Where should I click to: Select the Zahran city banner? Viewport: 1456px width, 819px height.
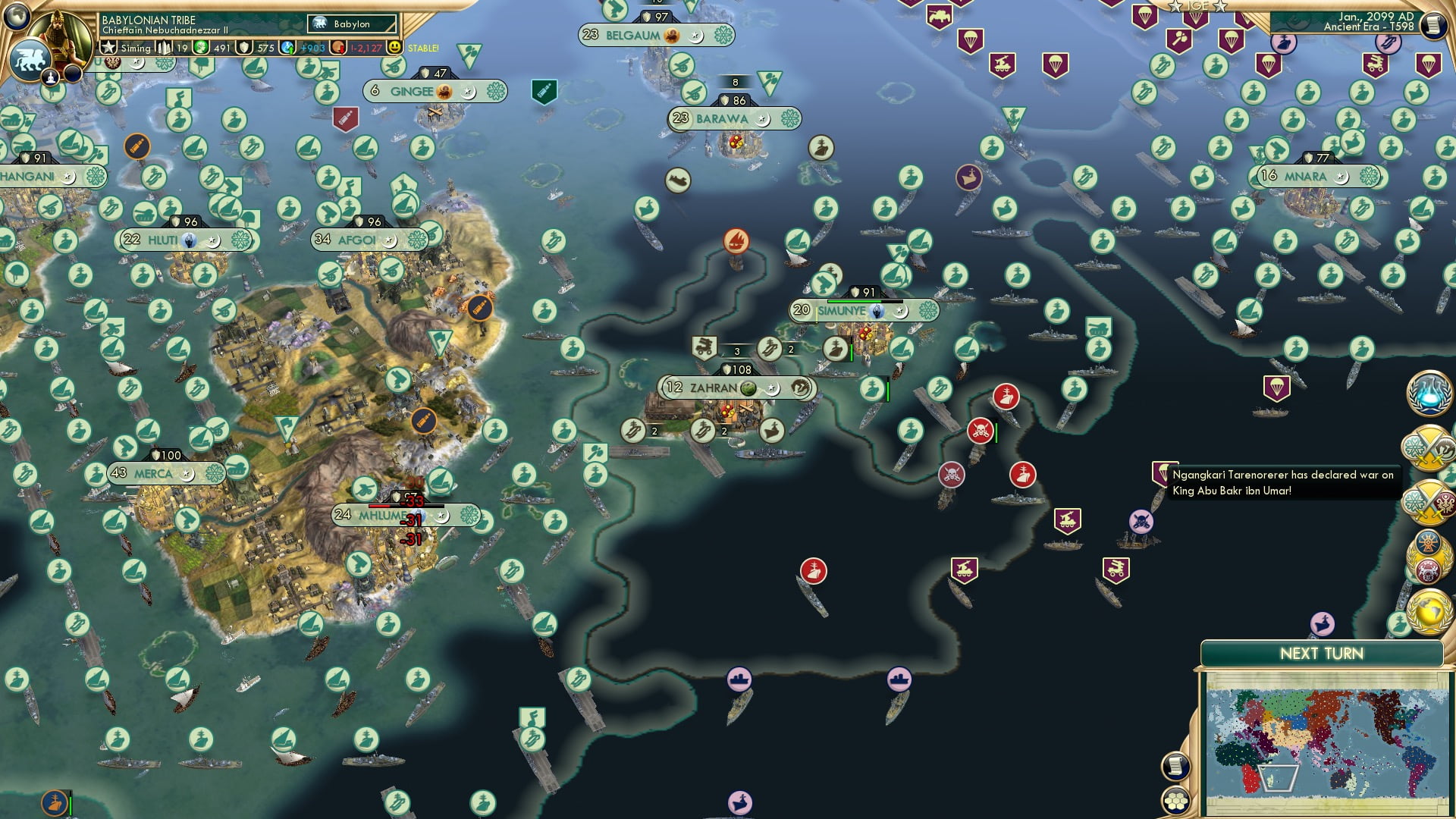tap(734, 388)
